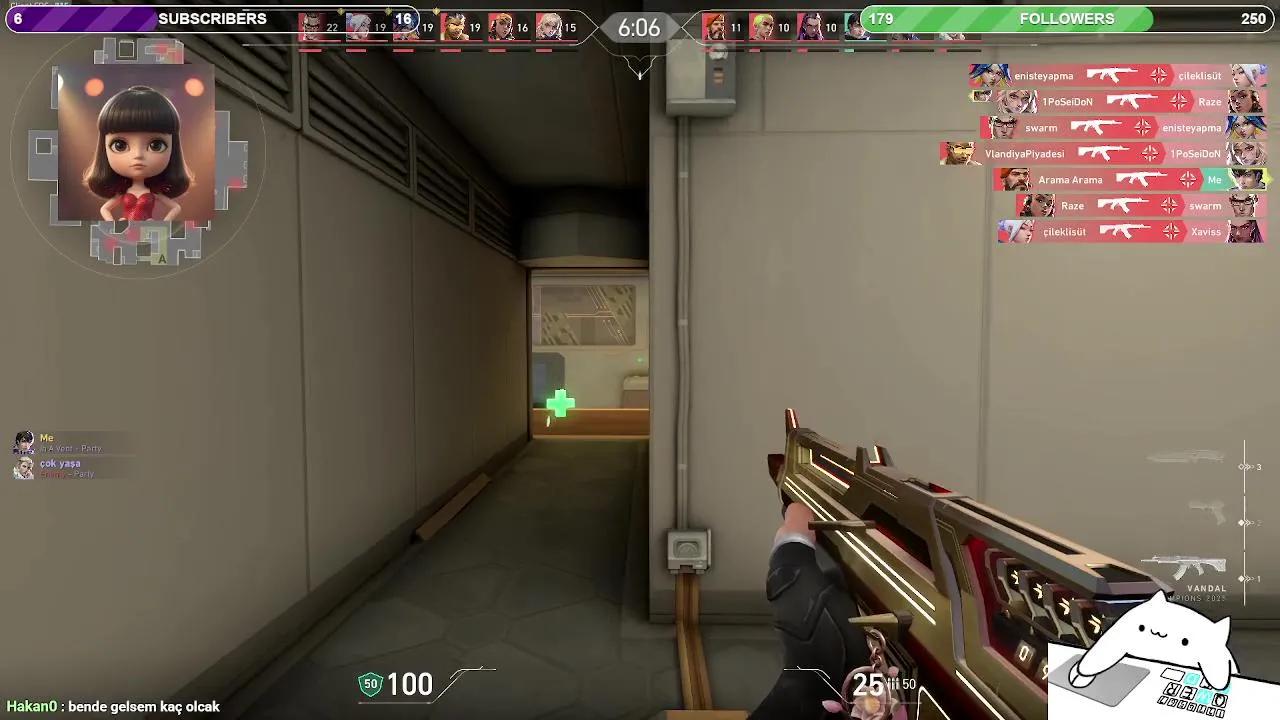Click the Vandal kill icon beside Arama Arama

pos(1143,179)
